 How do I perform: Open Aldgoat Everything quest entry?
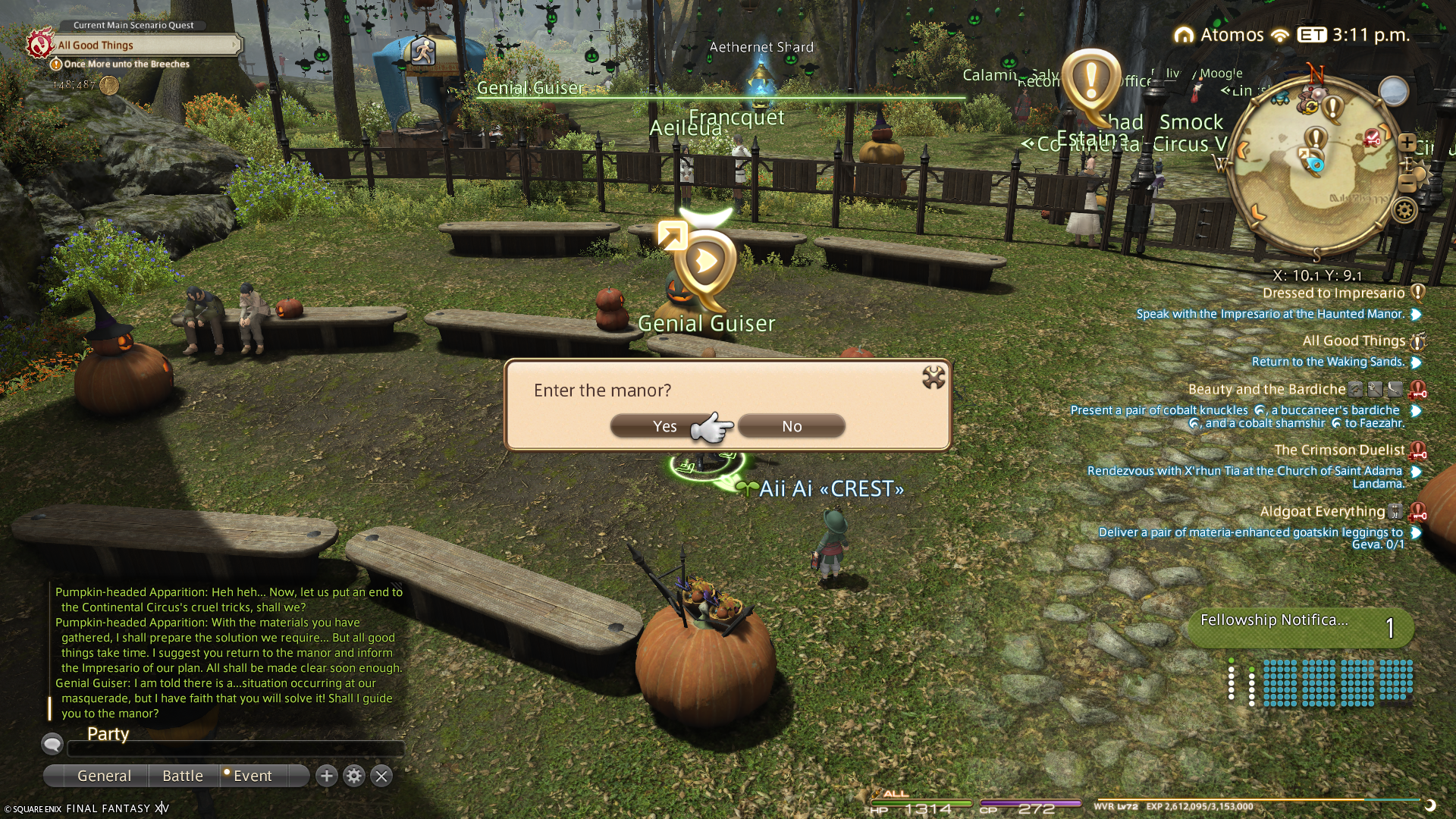click(1322, 512)
